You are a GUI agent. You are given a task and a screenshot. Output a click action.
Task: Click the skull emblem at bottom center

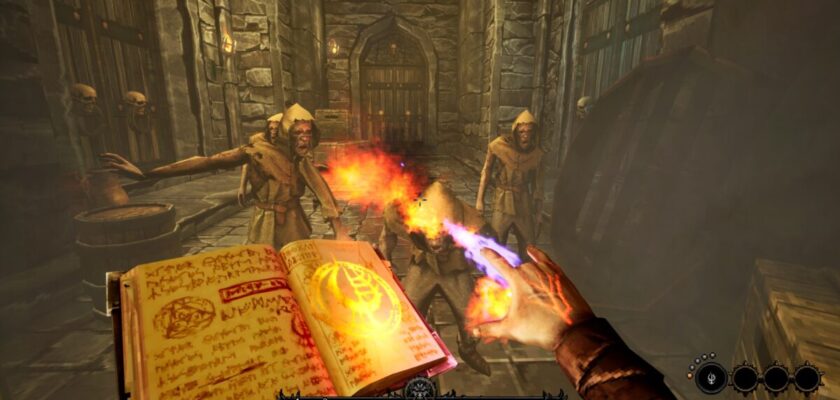point(420,387)
